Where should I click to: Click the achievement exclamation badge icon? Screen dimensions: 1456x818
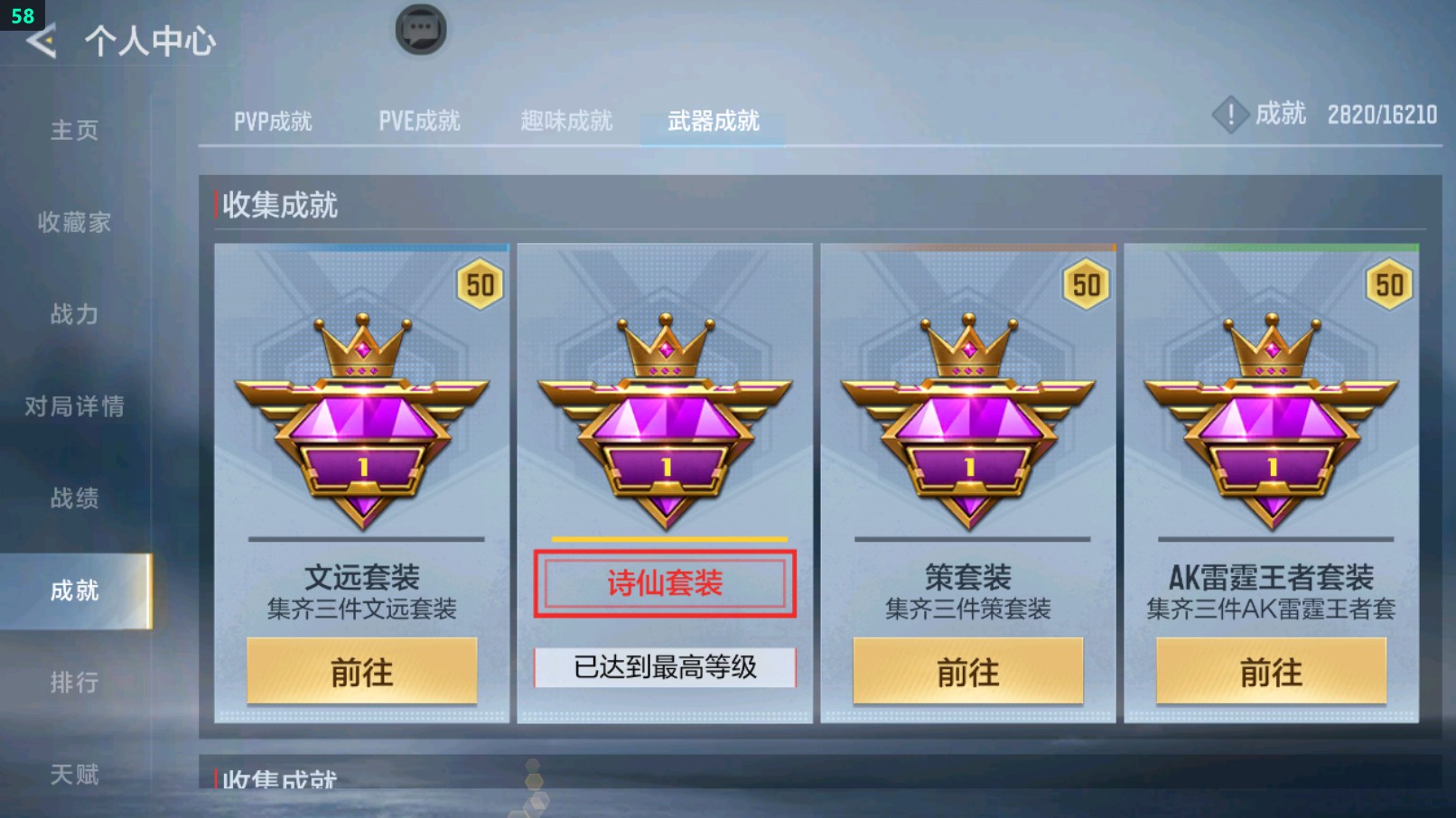pyautogui.click(x=1230, y=115)
